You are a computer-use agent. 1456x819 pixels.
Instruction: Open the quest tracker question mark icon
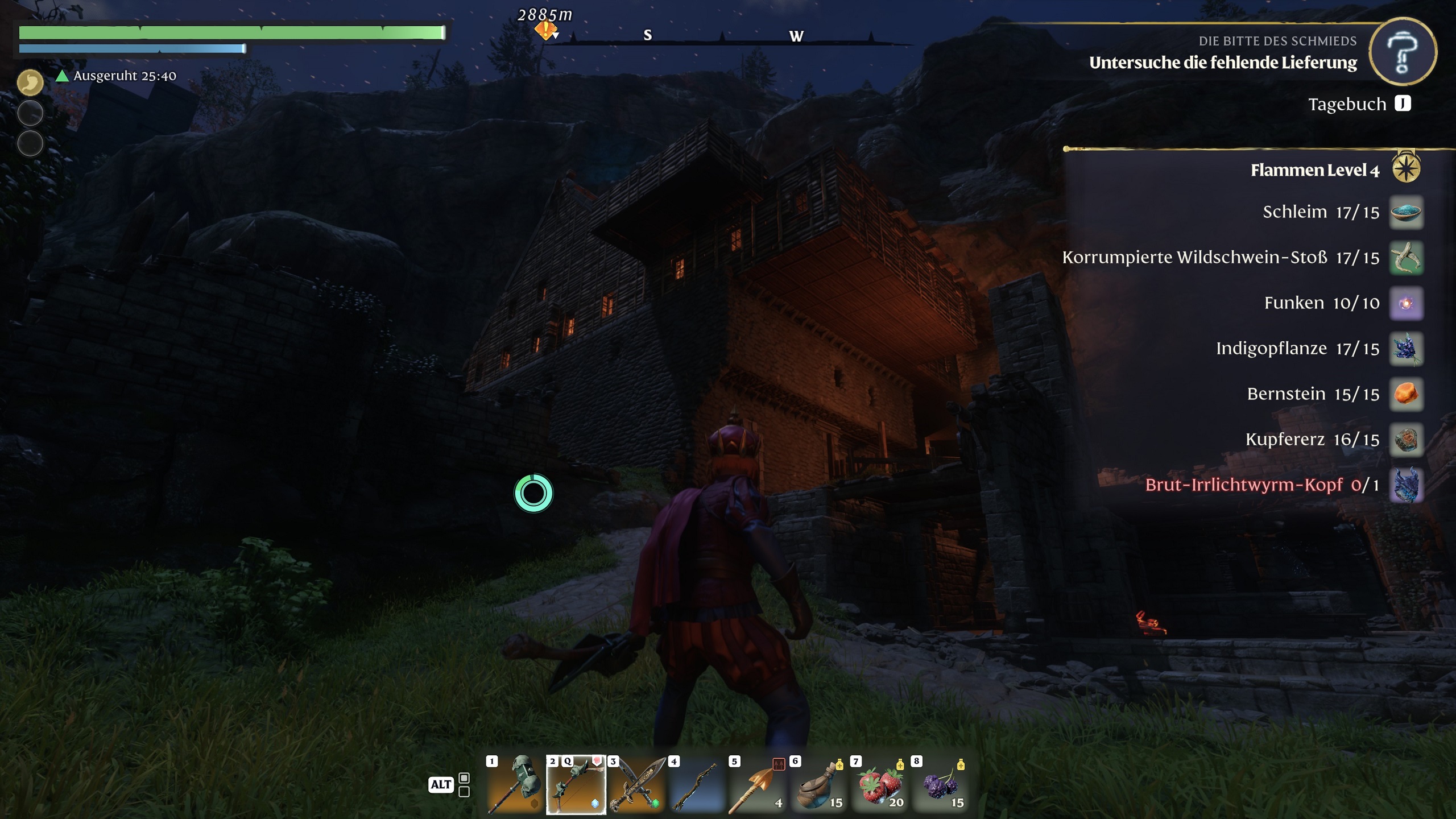1403,52
